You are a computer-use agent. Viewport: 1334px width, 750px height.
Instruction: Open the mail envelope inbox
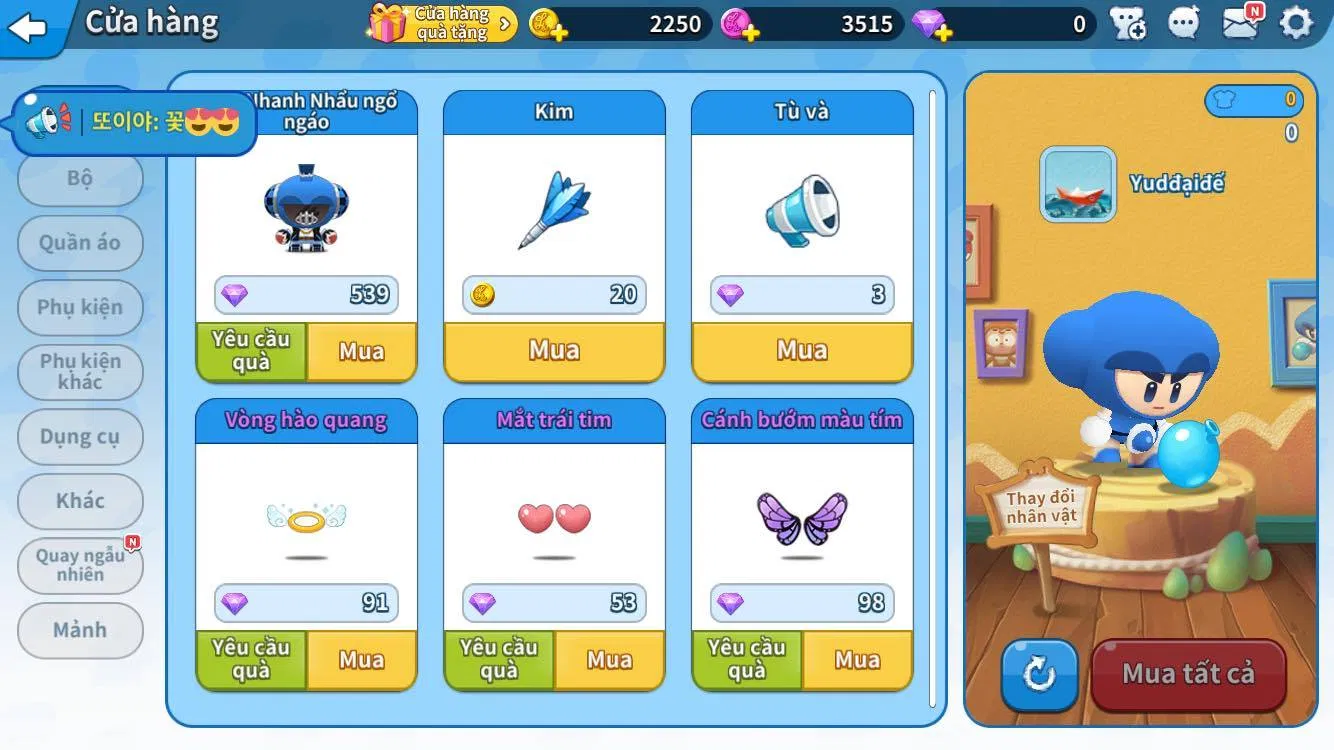[x=1241, y=23]
